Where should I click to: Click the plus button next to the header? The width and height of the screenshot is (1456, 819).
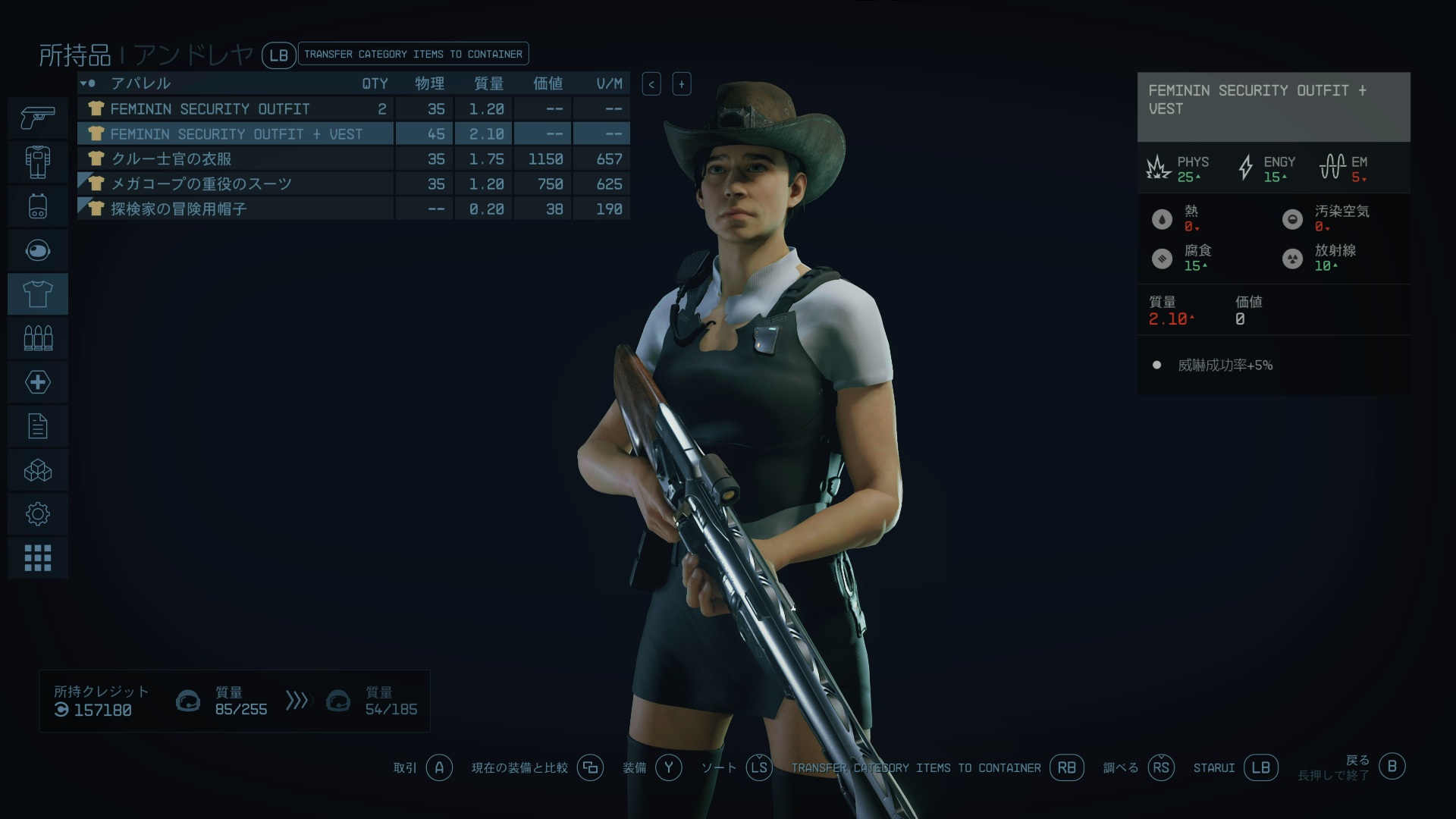click(681, 84)
